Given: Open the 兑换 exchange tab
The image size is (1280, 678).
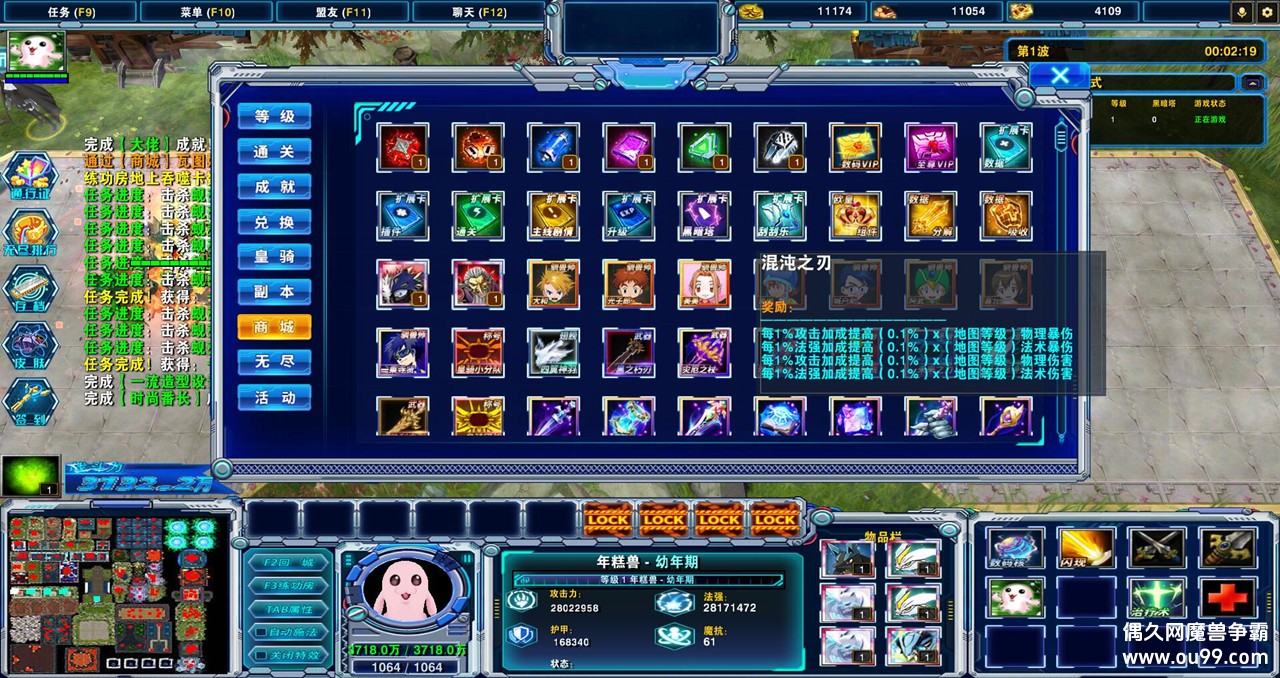Looking at the screenshot, I should point(274,222).
